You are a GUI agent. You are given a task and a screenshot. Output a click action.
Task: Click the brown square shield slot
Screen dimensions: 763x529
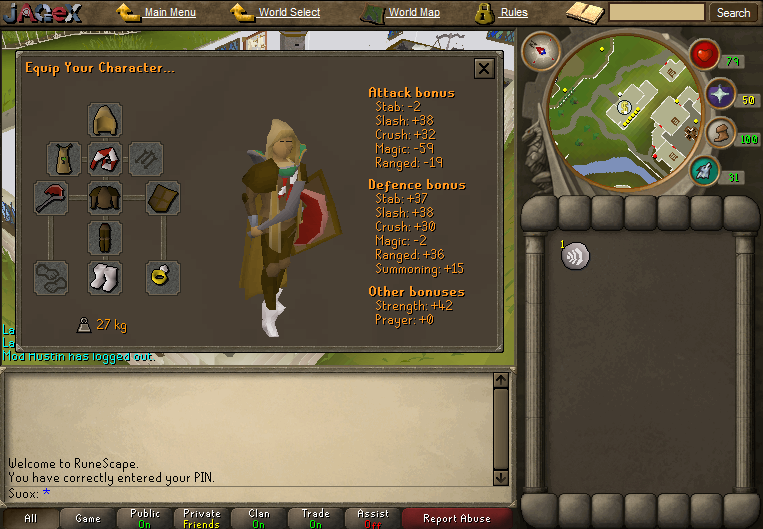coord(162,198)
